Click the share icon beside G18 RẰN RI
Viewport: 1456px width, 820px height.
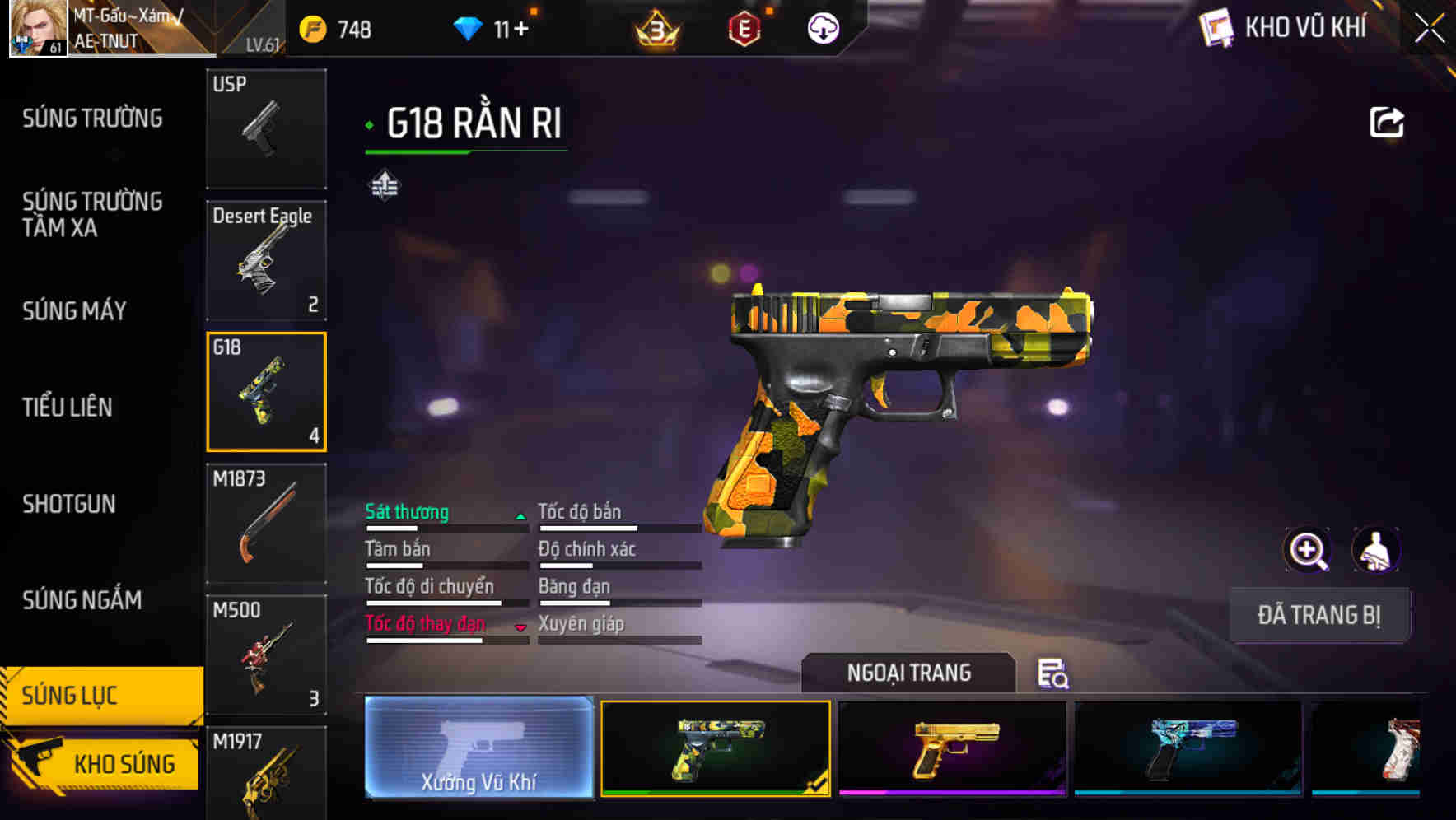tap(1388, 121)
